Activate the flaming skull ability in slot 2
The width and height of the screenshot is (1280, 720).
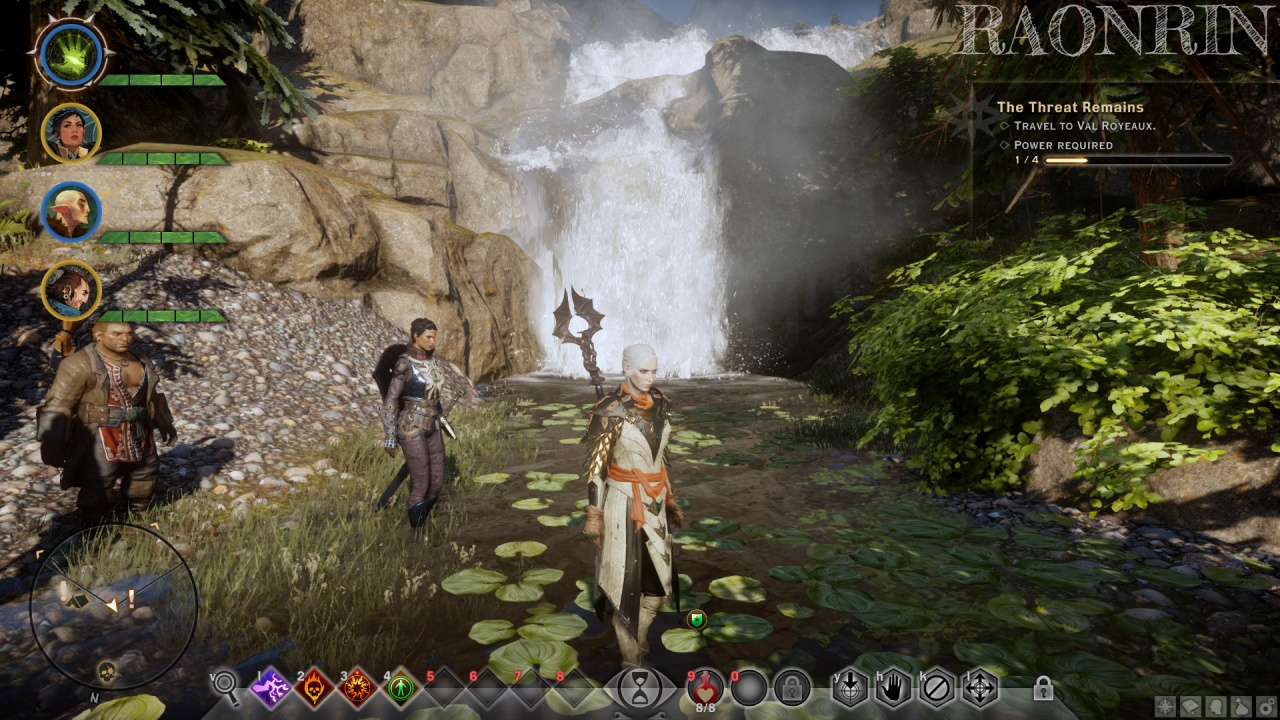(x=314, y=688)
